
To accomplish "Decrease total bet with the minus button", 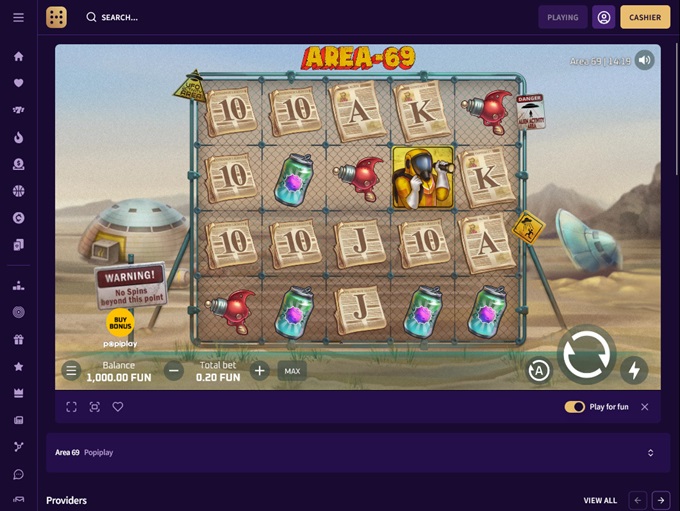I will (174, 371).
